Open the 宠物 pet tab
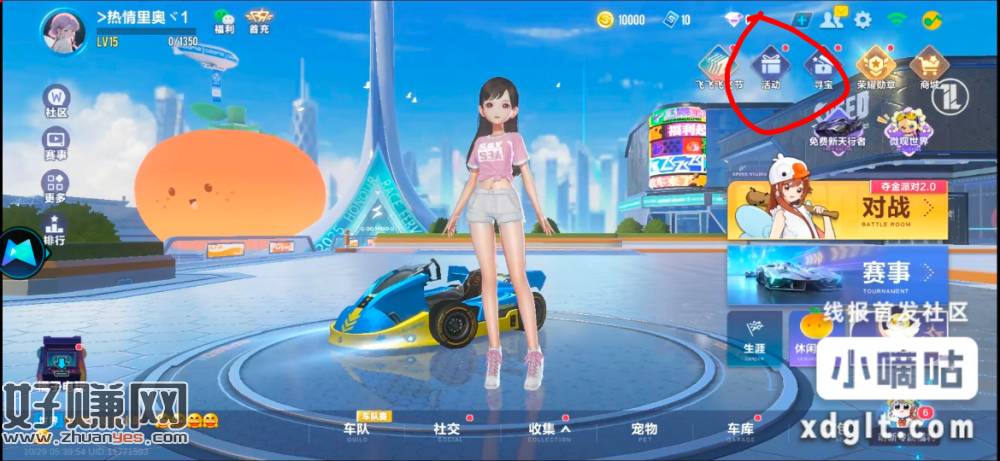Image resolution: width=1000 pixels, height=461 pixels. click(x=644, y=430)
